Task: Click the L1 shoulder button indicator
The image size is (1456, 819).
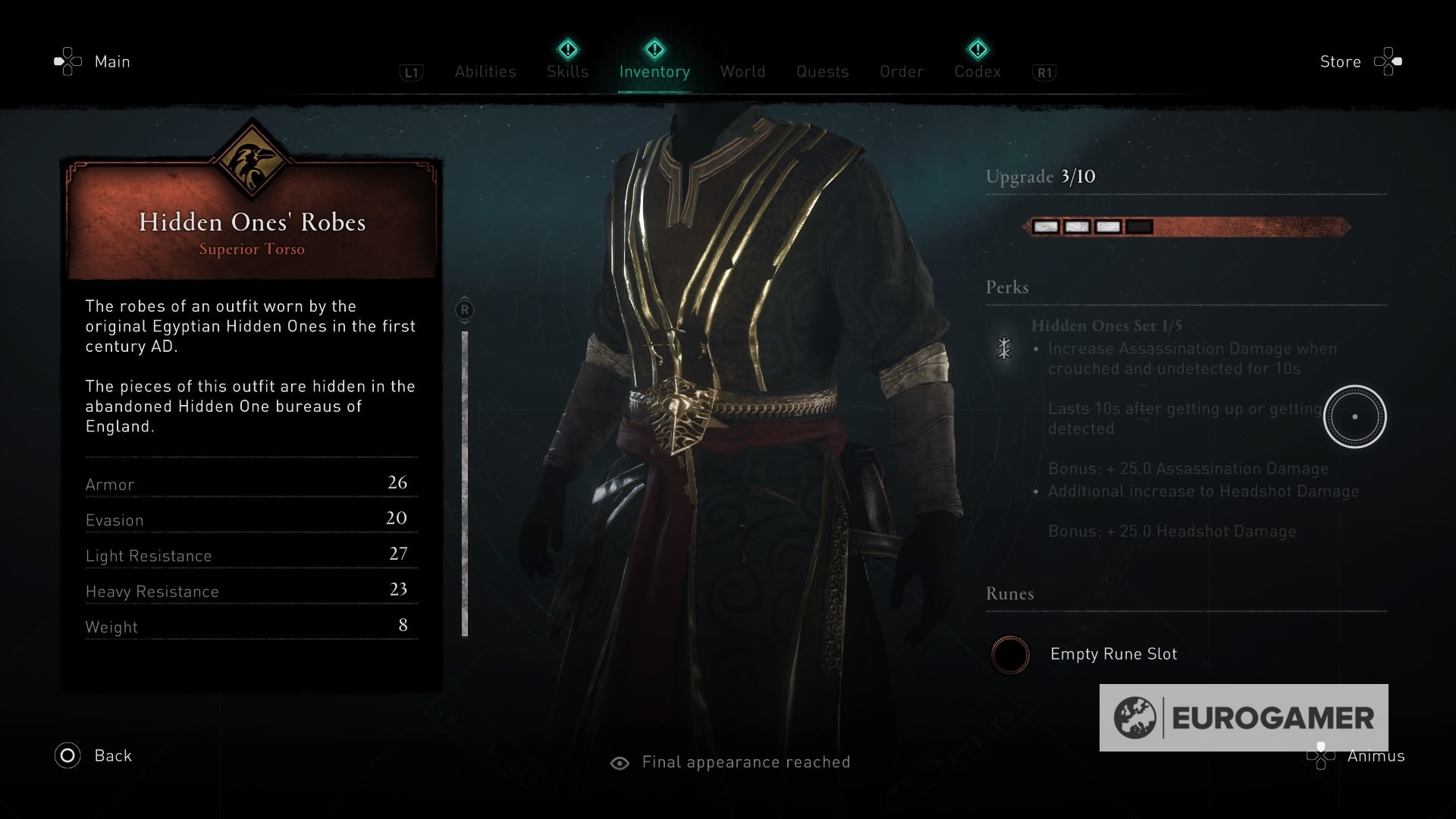Action: [410, 72]
